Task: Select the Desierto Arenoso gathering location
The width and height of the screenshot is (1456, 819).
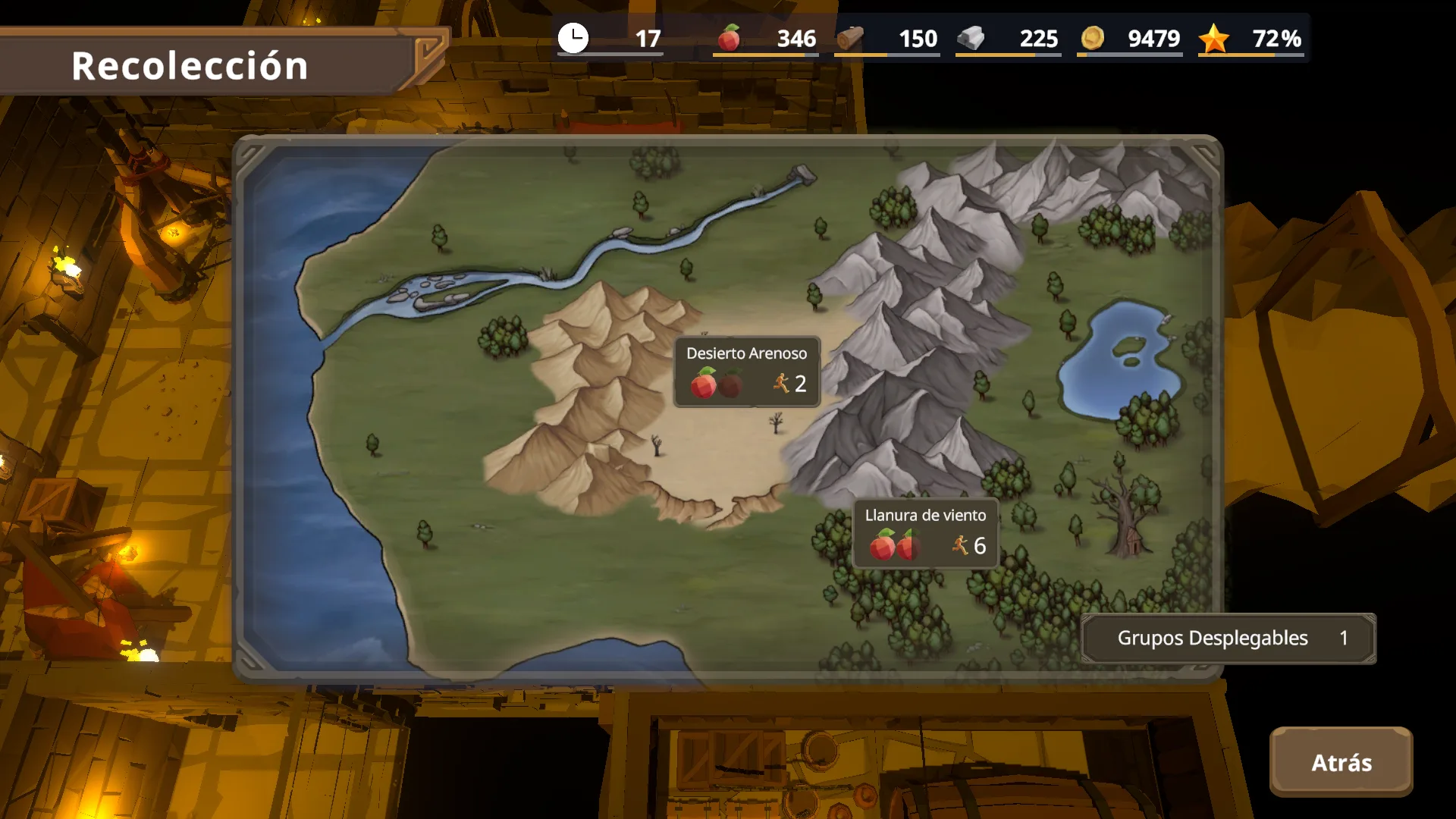Action: (747, 372)
